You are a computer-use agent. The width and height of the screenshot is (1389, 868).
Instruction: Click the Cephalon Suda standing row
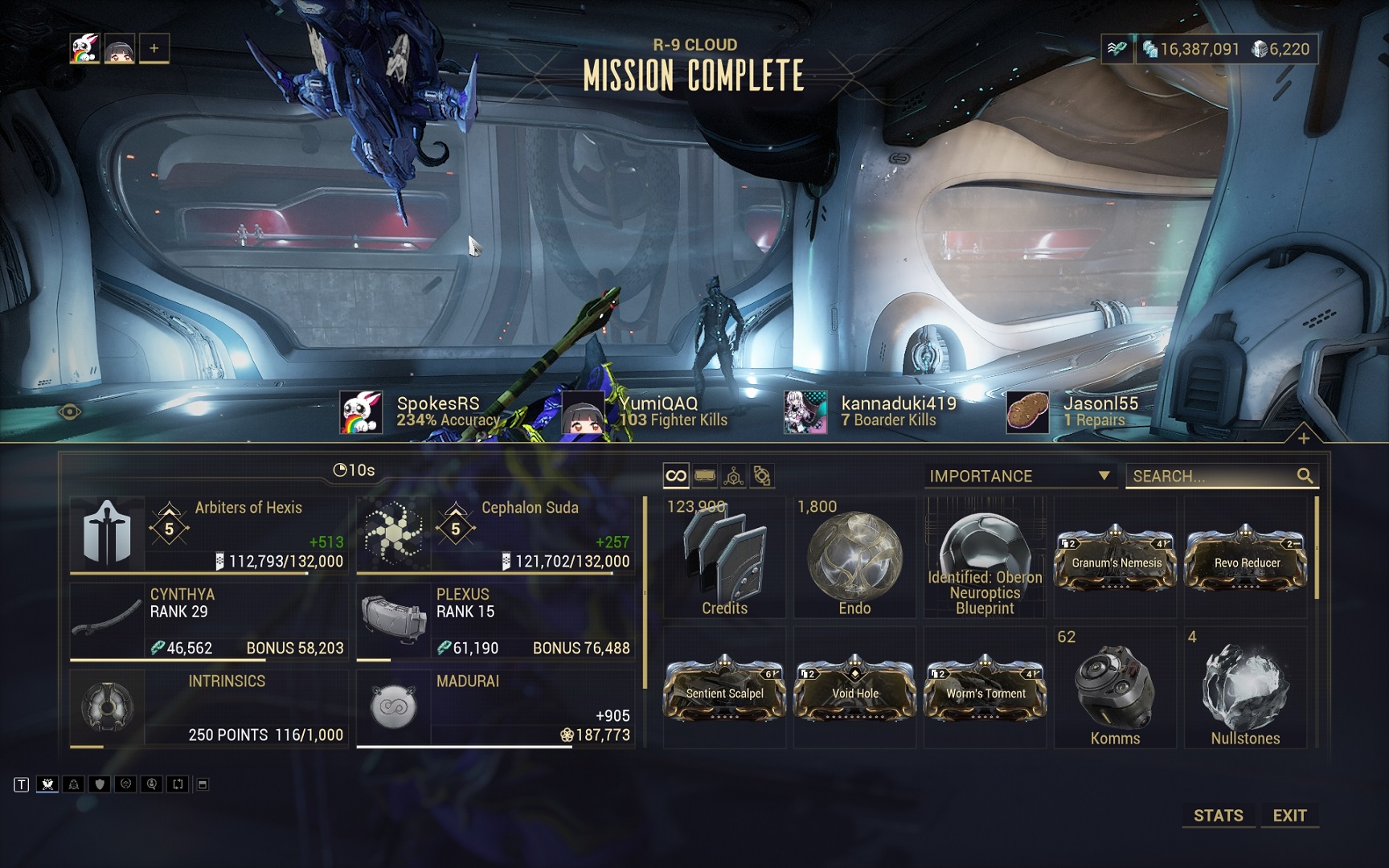(x=495, y=534)
